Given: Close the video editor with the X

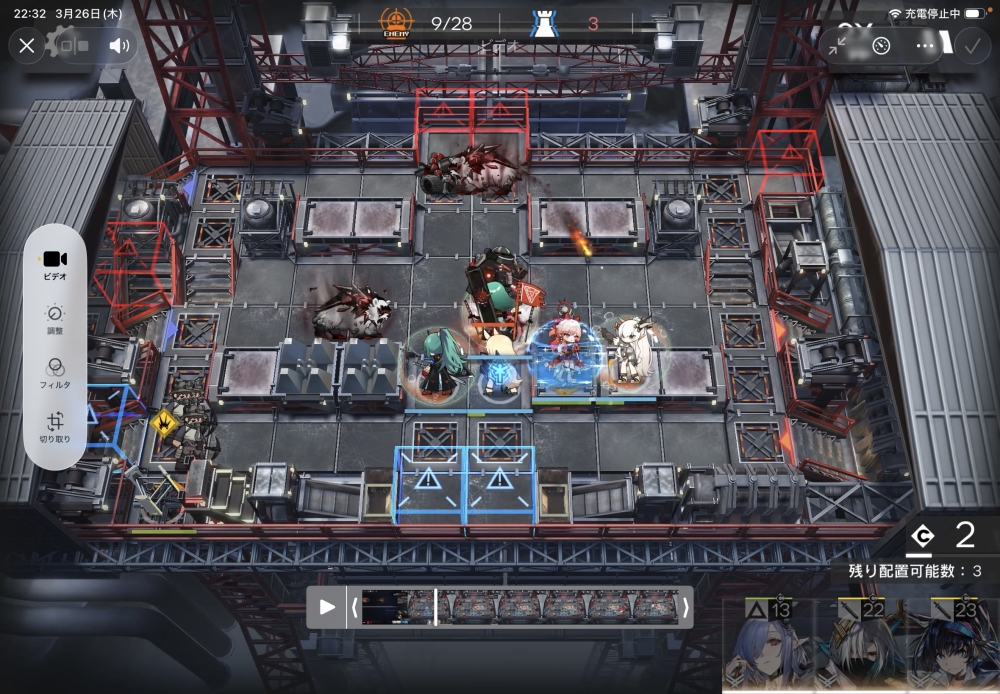Looking at the screenshot, I should pos(27,45).
